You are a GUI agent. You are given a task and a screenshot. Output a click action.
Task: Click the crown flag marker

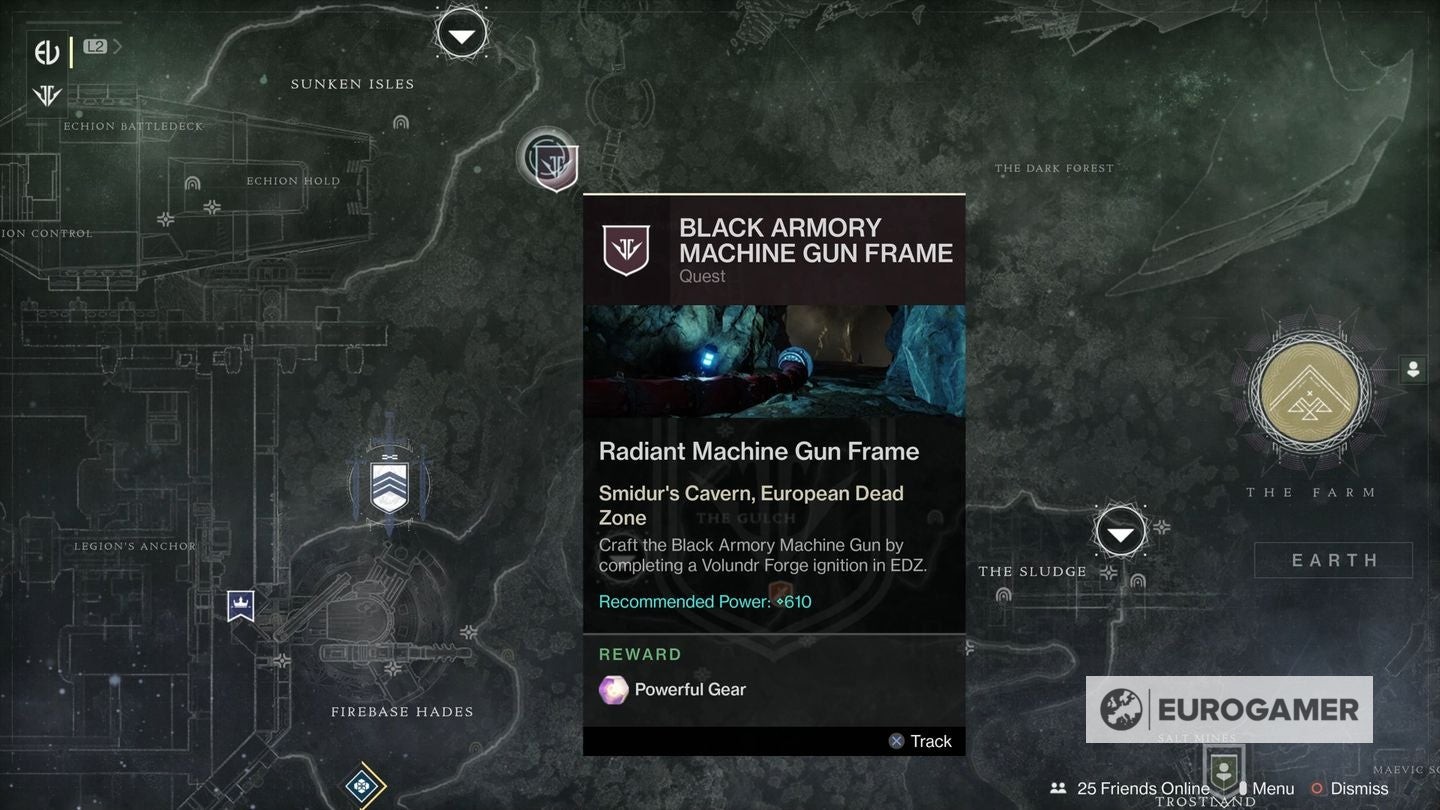(x=240, y=605)
